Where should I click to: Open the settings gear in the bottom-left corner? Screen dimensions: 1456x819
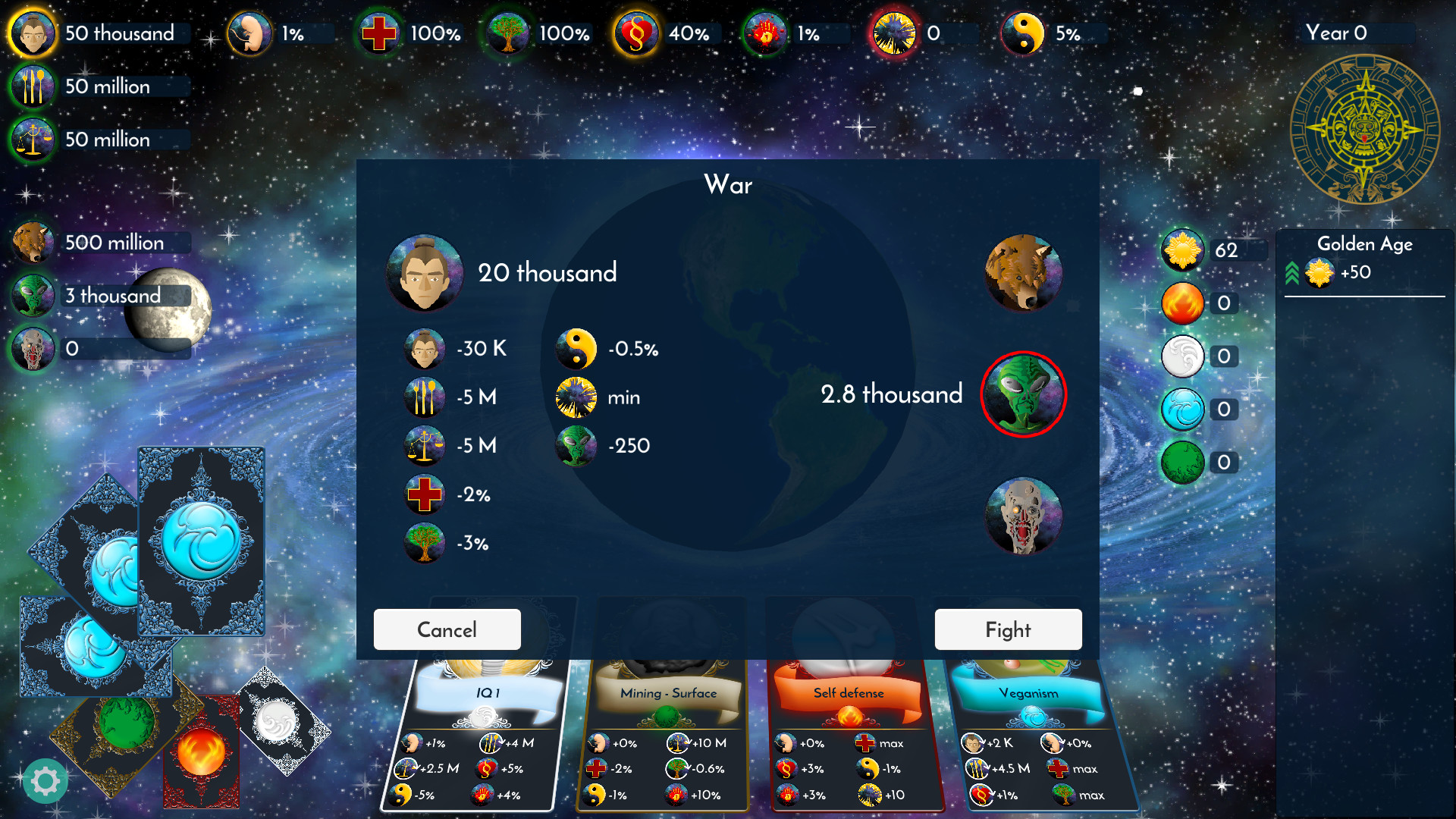pyautogui.click(x=45, y=780)
